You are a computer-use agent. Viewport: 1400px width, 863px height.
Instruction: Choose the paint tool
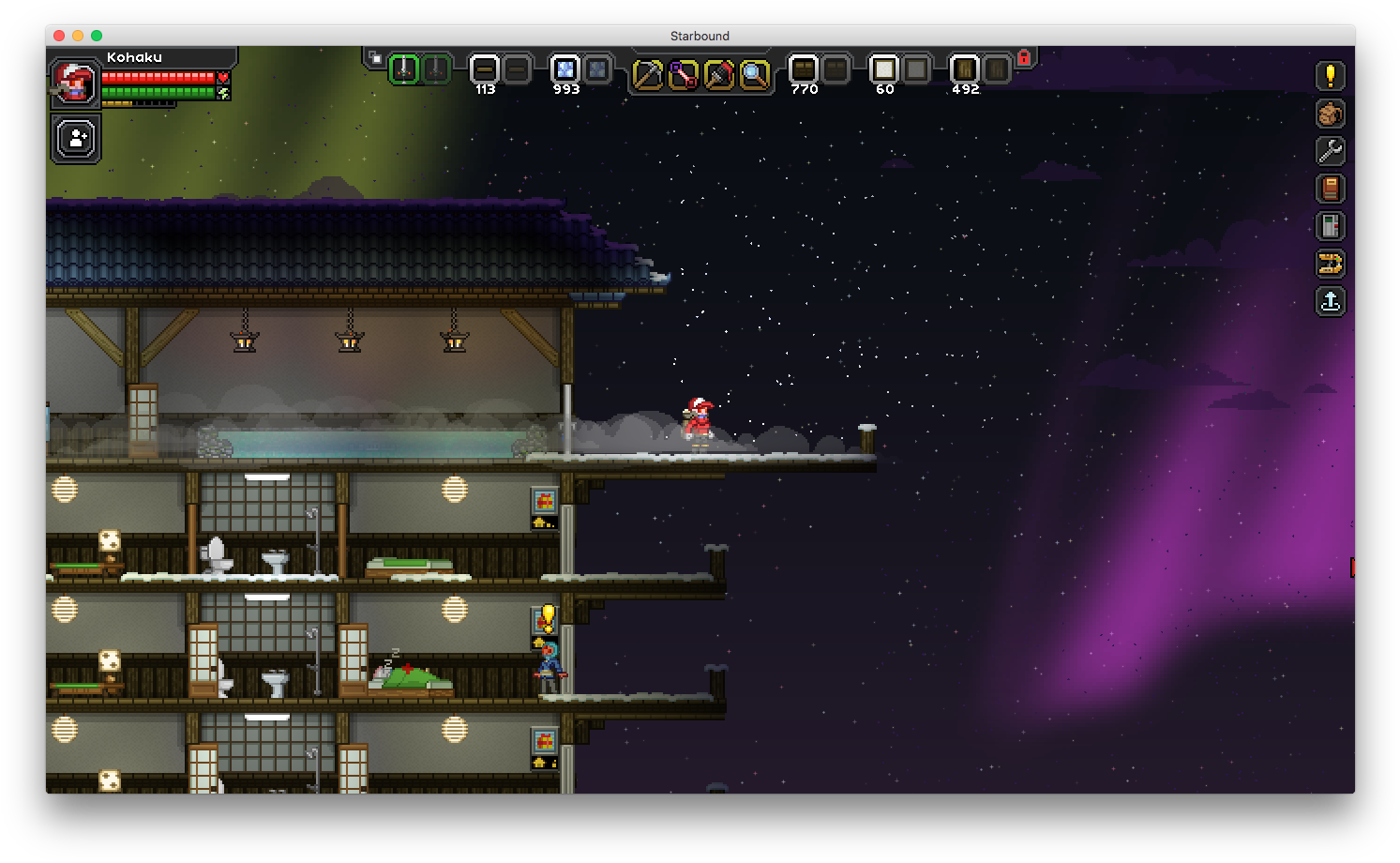pyautogui.click(x=718, y=74)
